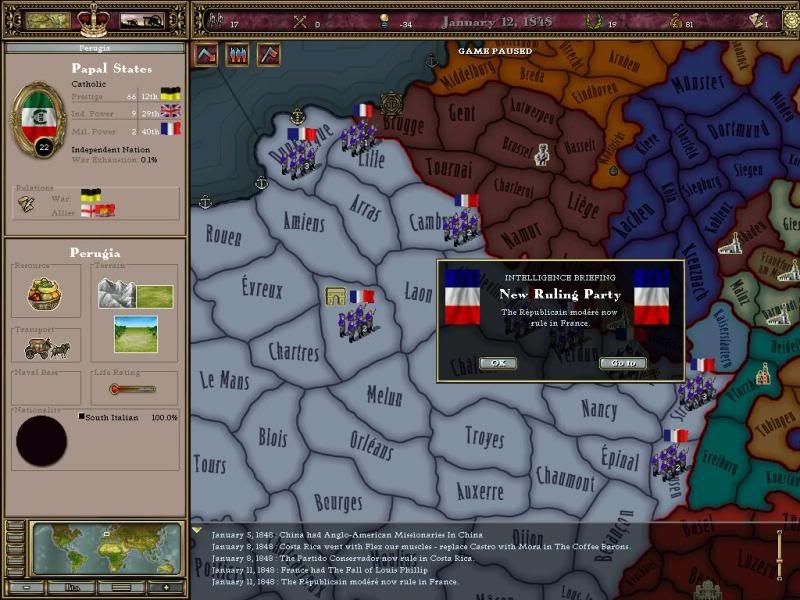Choose Go to in the intelligence briefing

(x=622, y=363)
